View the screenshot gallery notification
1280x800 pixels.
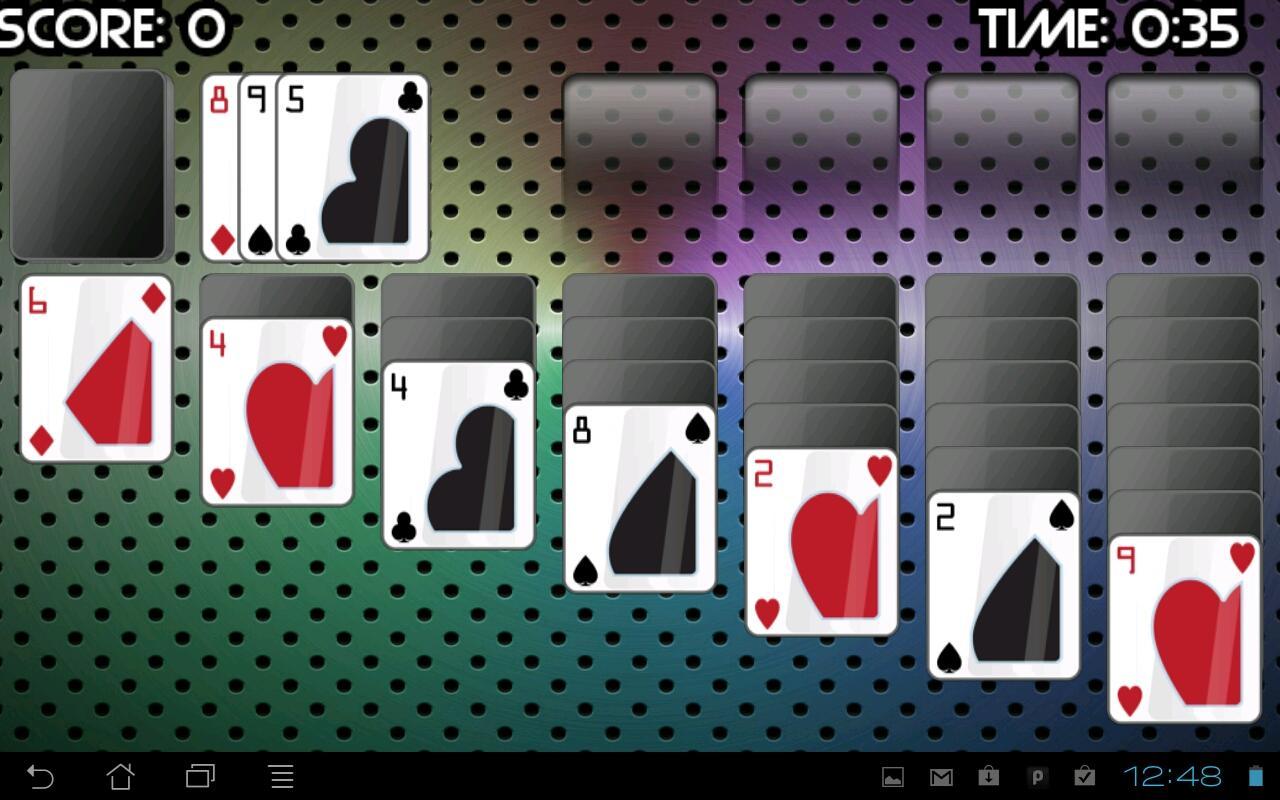891,776
